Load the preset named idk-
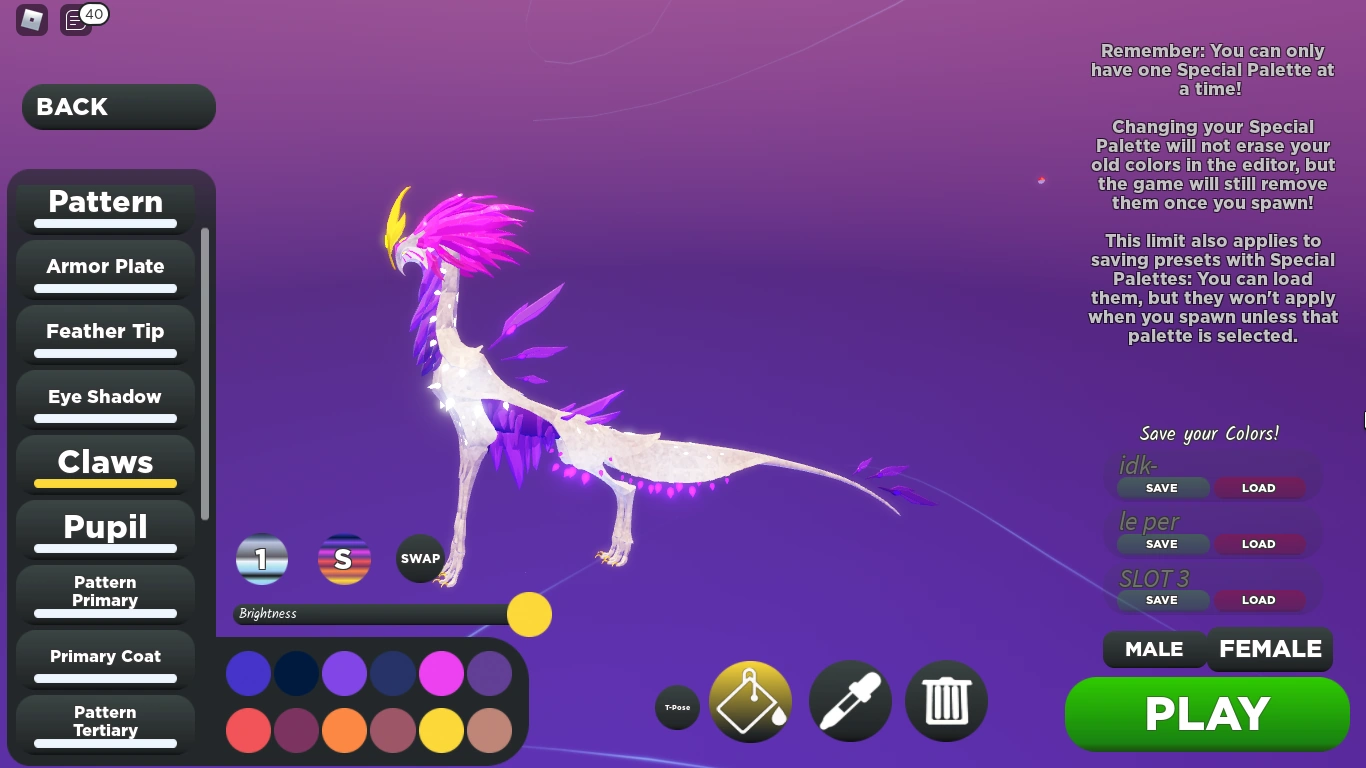The image size is (1366, 768). click(x=1258, y=488)
